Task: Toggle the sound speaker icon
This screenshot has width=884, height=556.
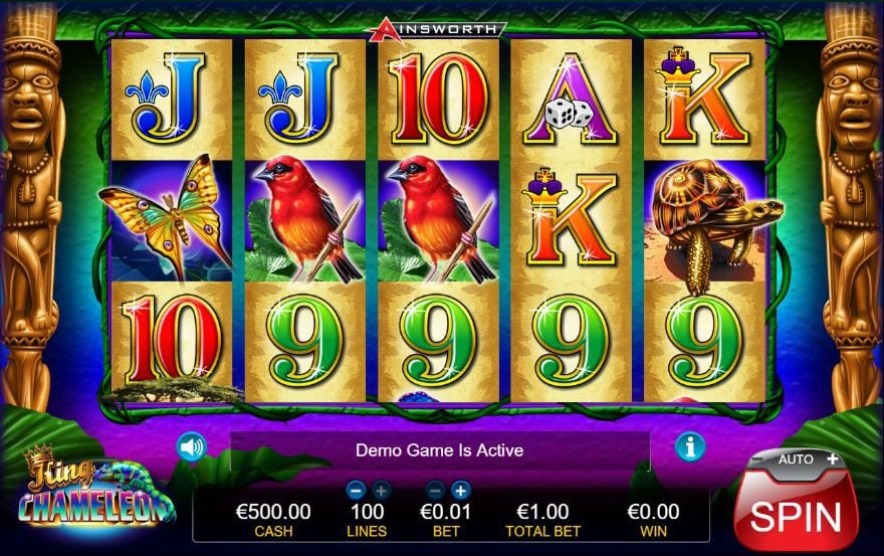Action: [x=190, y=446]
